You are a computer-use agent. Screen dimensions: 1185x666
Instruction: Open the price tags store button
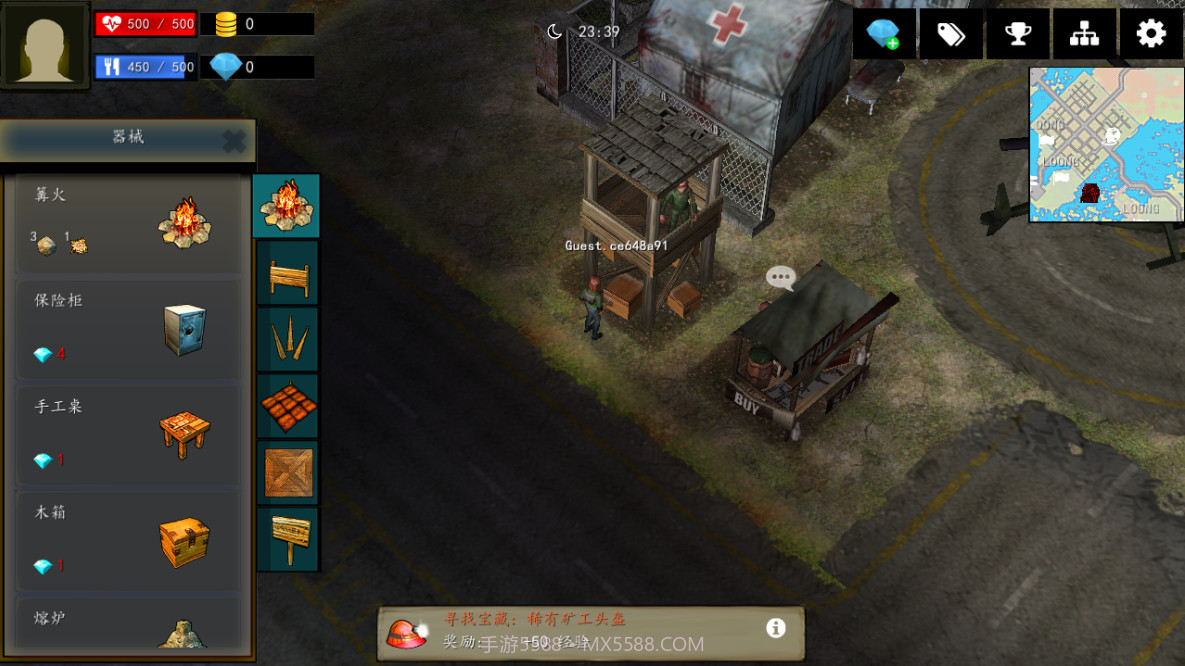pyautogui.click(x=950, y=34)
